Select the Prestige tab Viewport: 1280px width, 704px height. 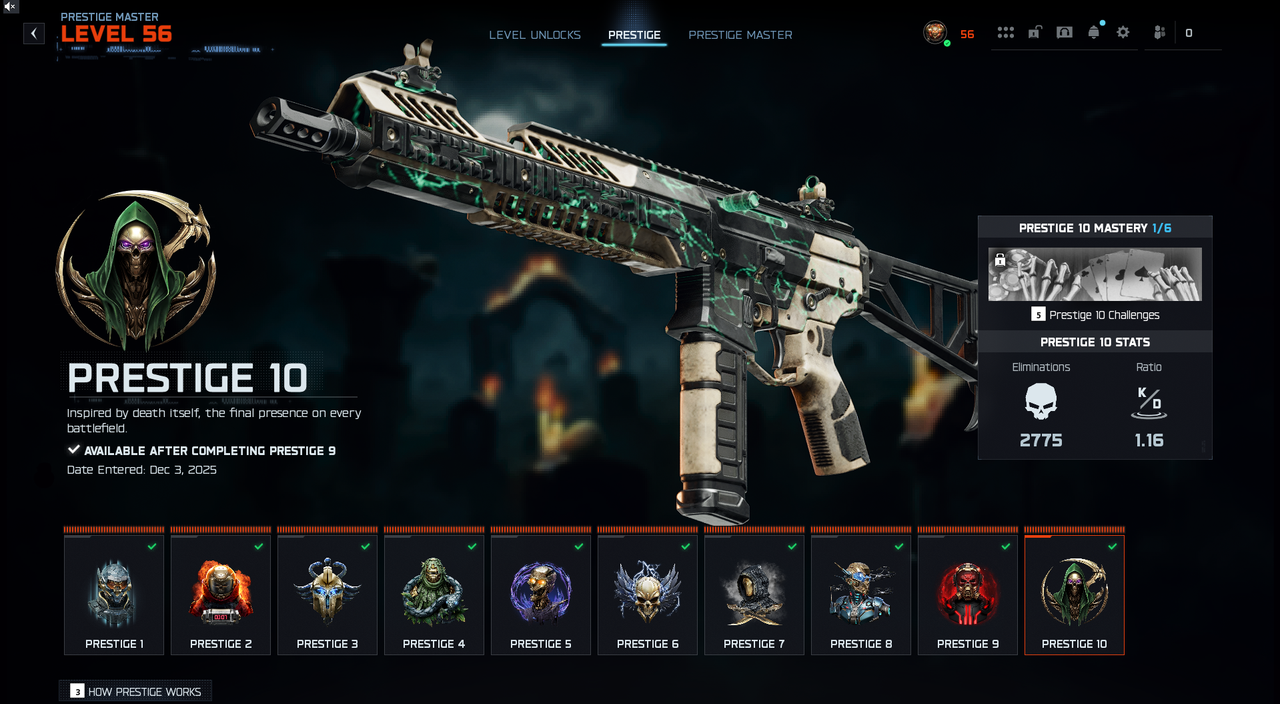634,35
